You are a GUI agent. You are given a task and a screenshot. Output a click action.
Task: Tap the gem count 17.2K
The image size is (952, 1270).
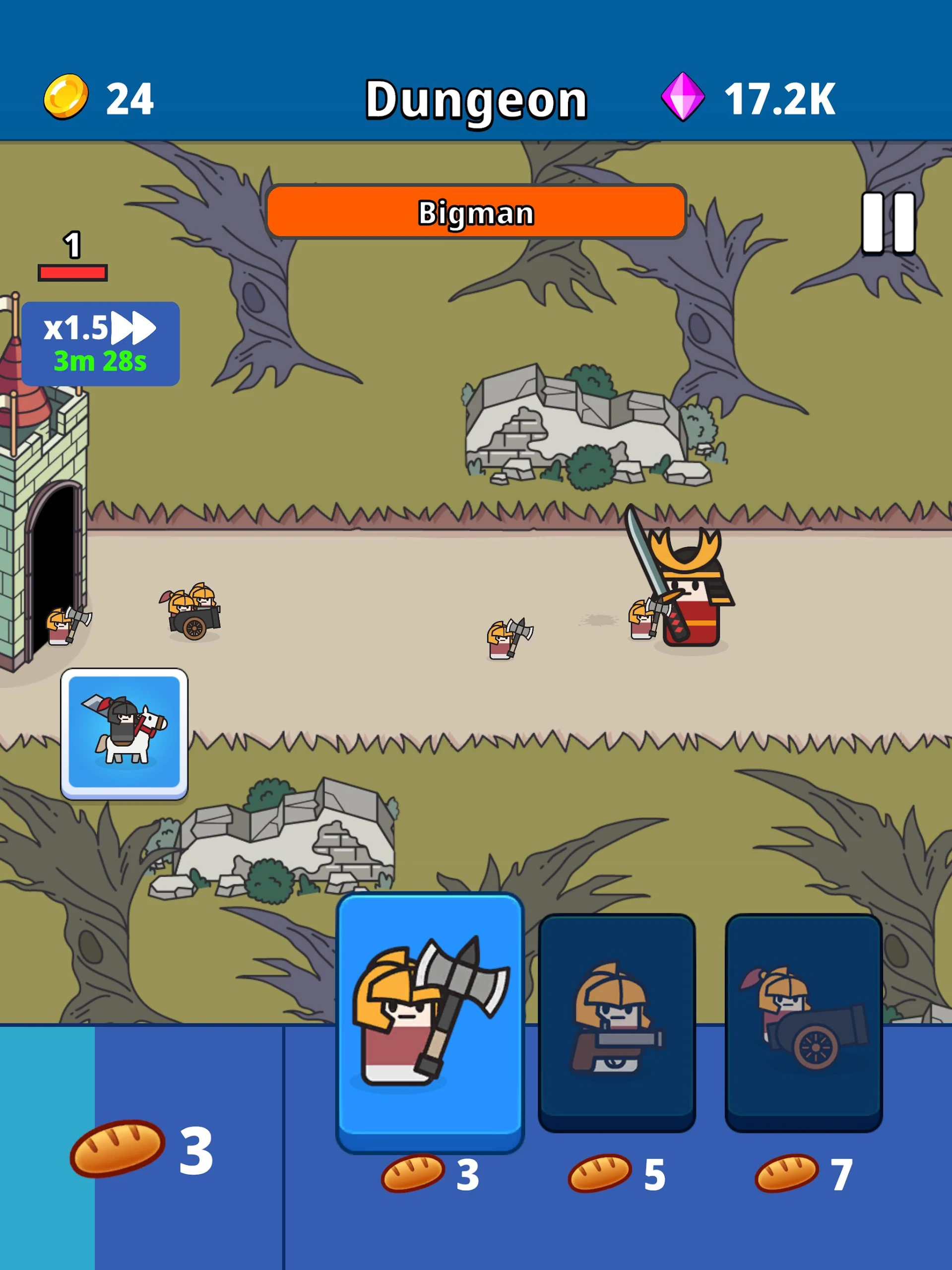click(x=781, y=97)
